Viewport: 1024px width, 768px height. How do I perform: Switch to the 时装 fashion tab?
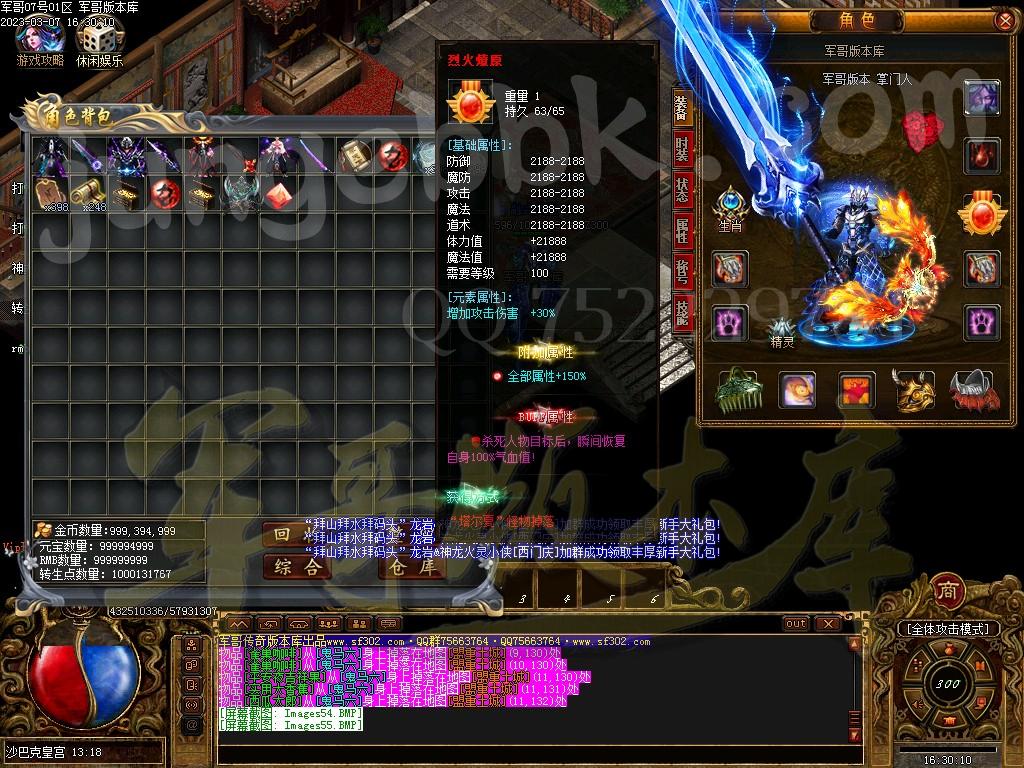pos(682,150)
